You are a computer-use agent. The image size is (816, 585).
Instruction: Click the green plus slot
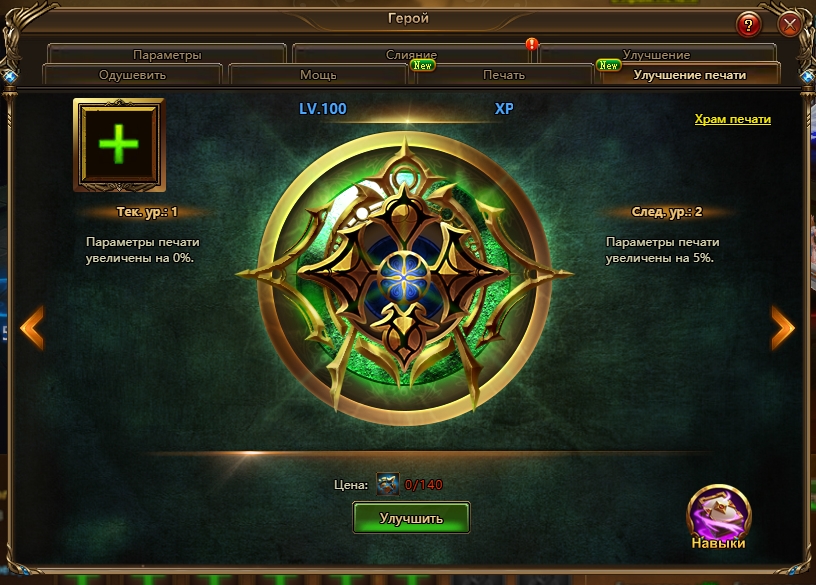click(118, 144)
